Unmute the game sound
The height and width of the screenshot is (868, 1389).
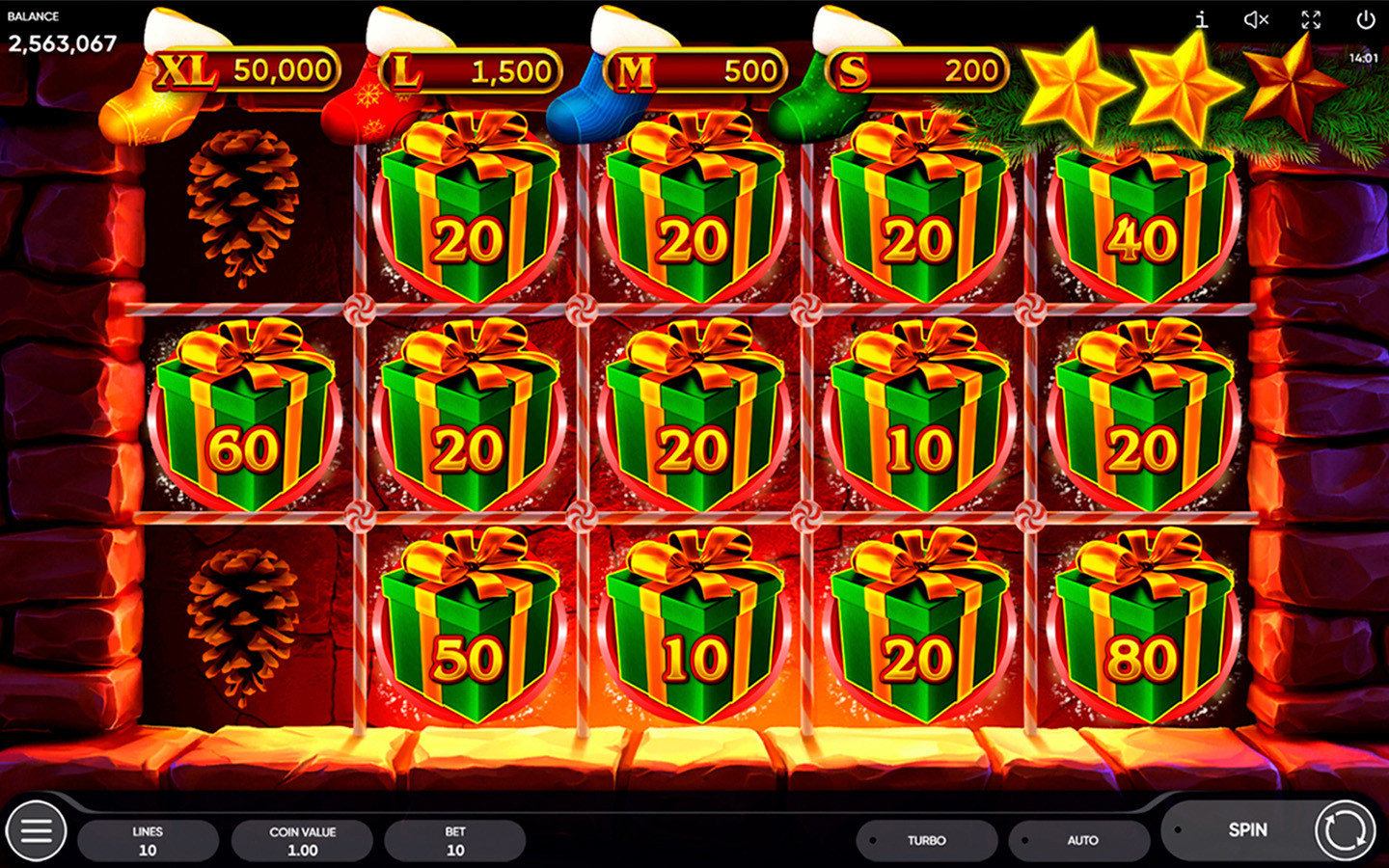[1255, 19]
